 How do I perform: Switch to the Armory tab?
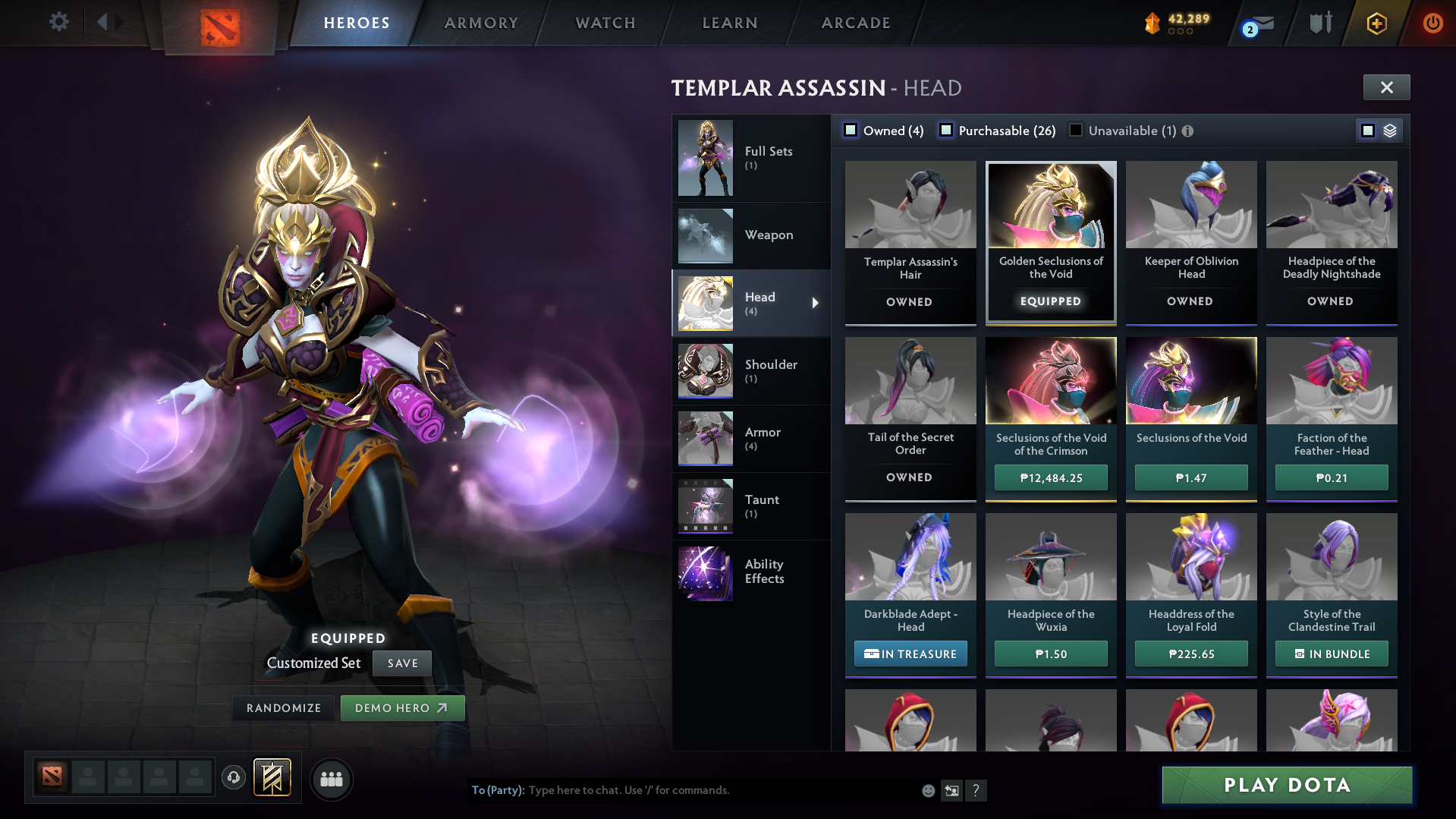pyautogui.click(x=481, y=23)
